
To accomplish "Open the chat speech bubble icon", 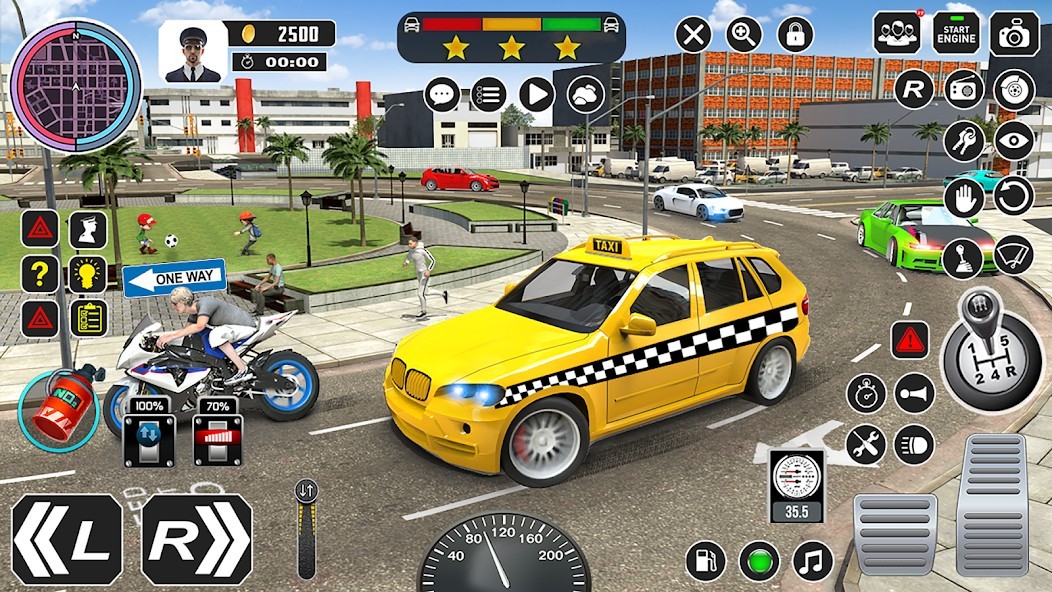I will 442,95.
